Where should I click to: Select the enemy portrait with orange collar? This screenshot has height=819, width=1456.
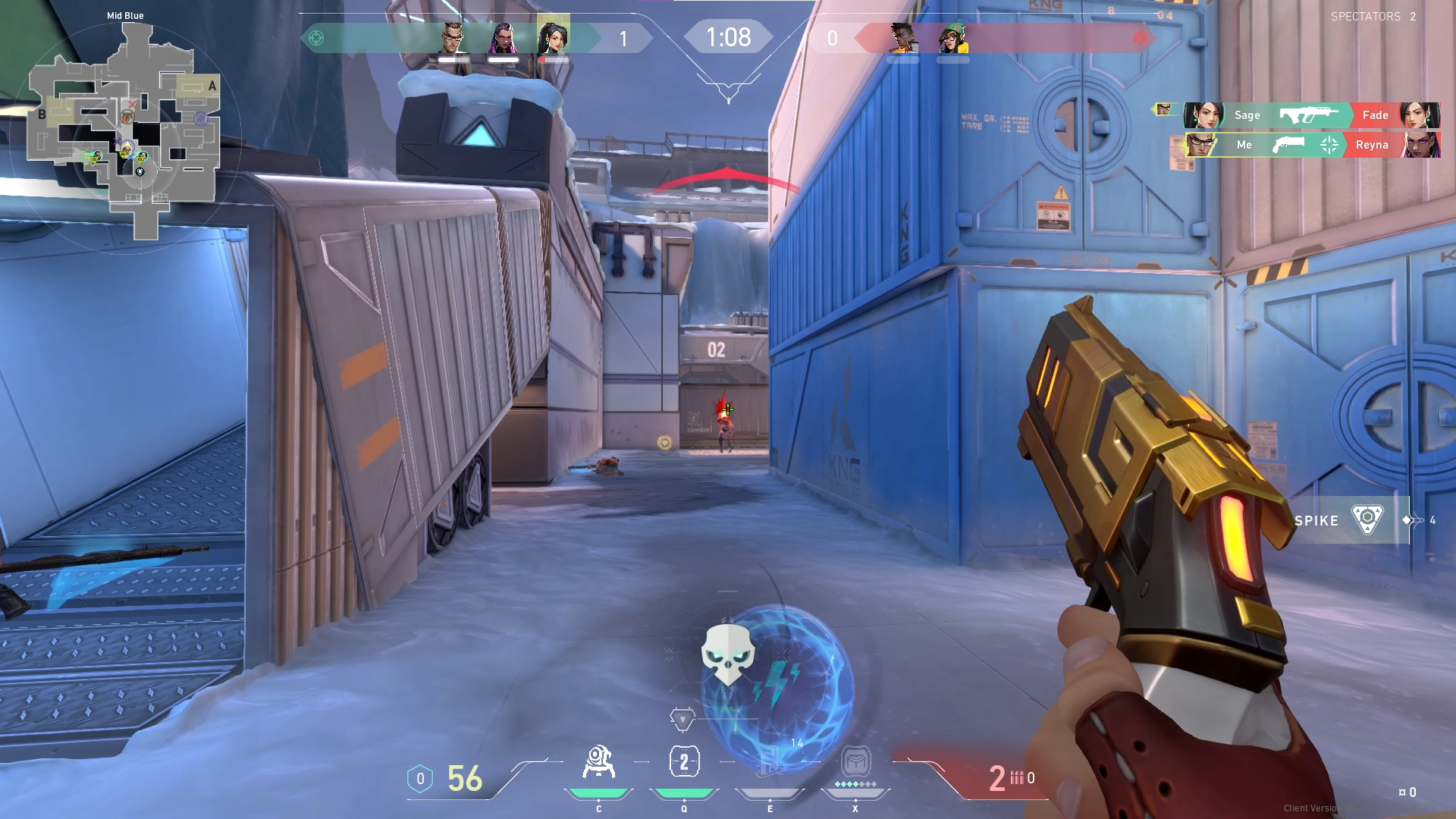click(x=902, y=37)
